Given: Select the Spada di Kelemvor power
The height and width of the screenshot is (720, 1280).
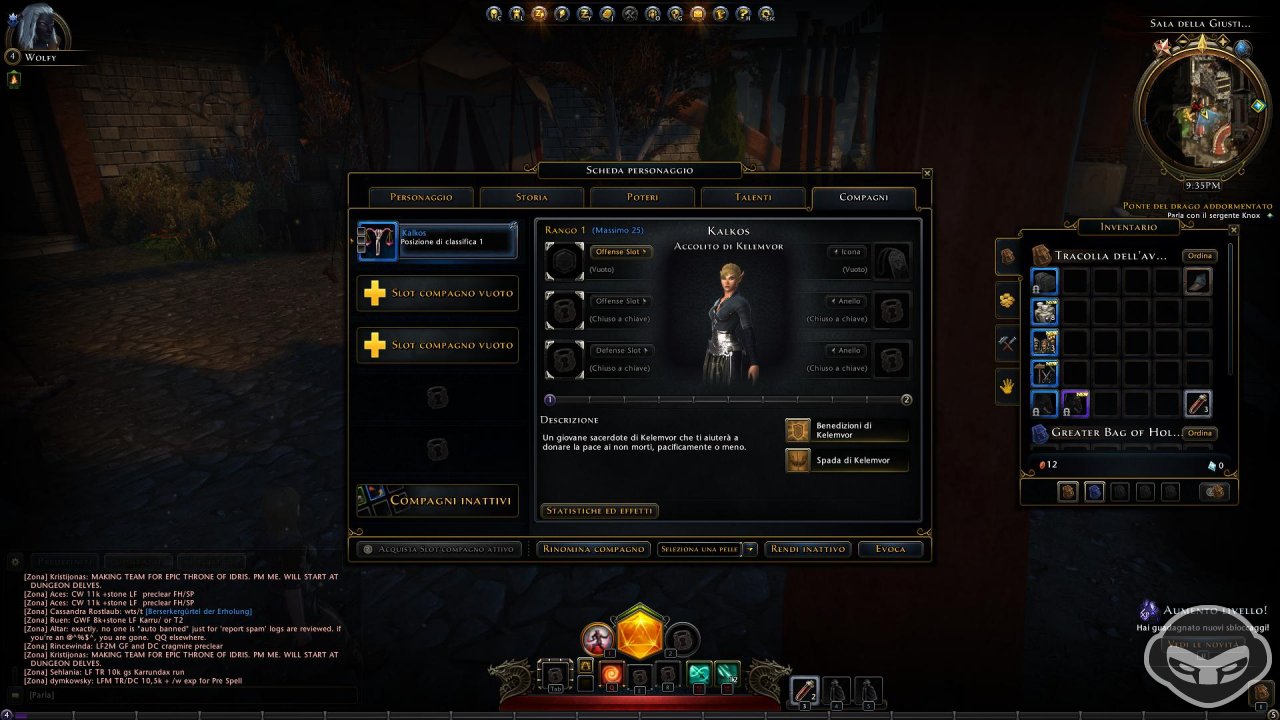Looking at the screenshot, I should click(x=847, y=460).
